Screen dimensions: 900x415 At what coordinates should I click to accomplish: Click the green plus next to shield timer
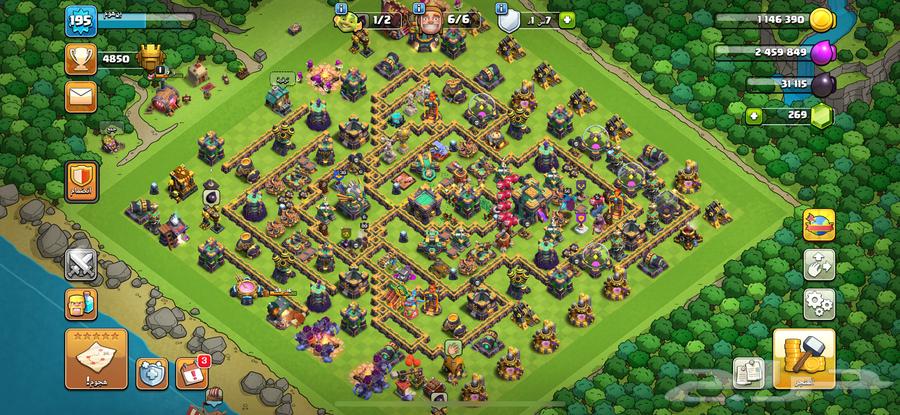(568, 19)
